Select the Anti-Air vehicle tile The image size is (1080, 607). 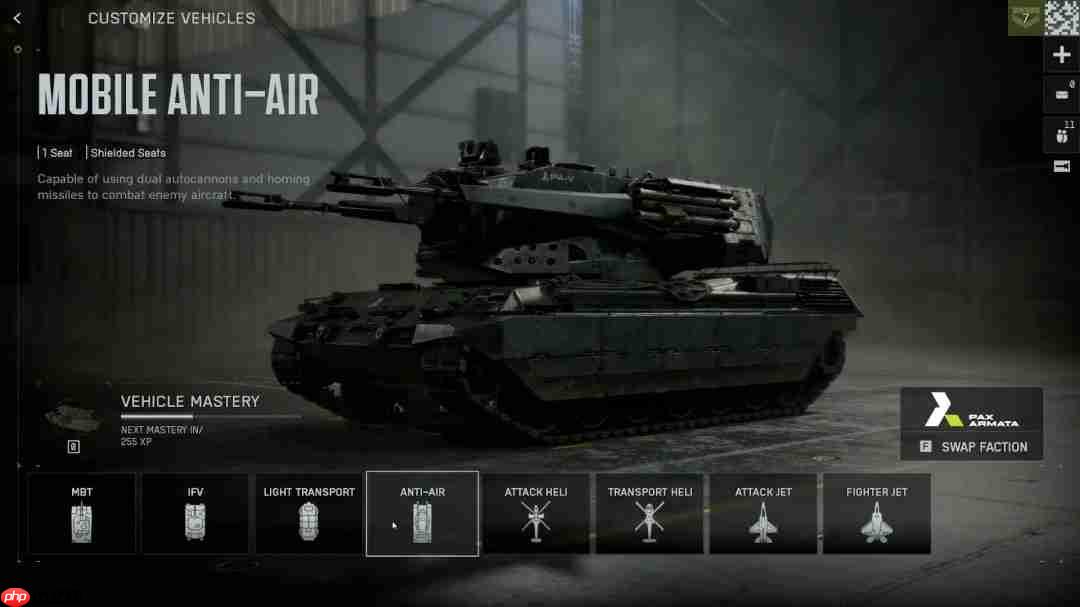tap(422, 513)
